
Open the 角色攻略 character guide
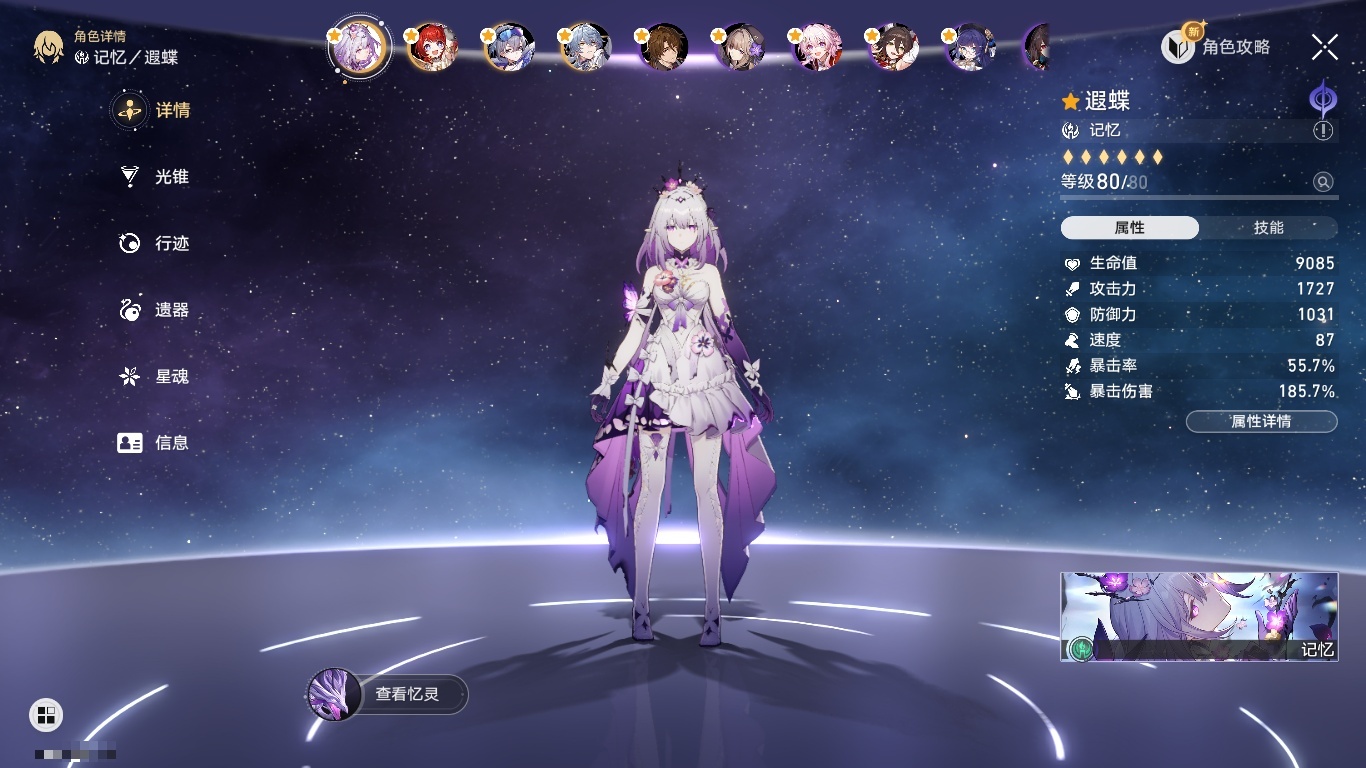coord(1217,46)
